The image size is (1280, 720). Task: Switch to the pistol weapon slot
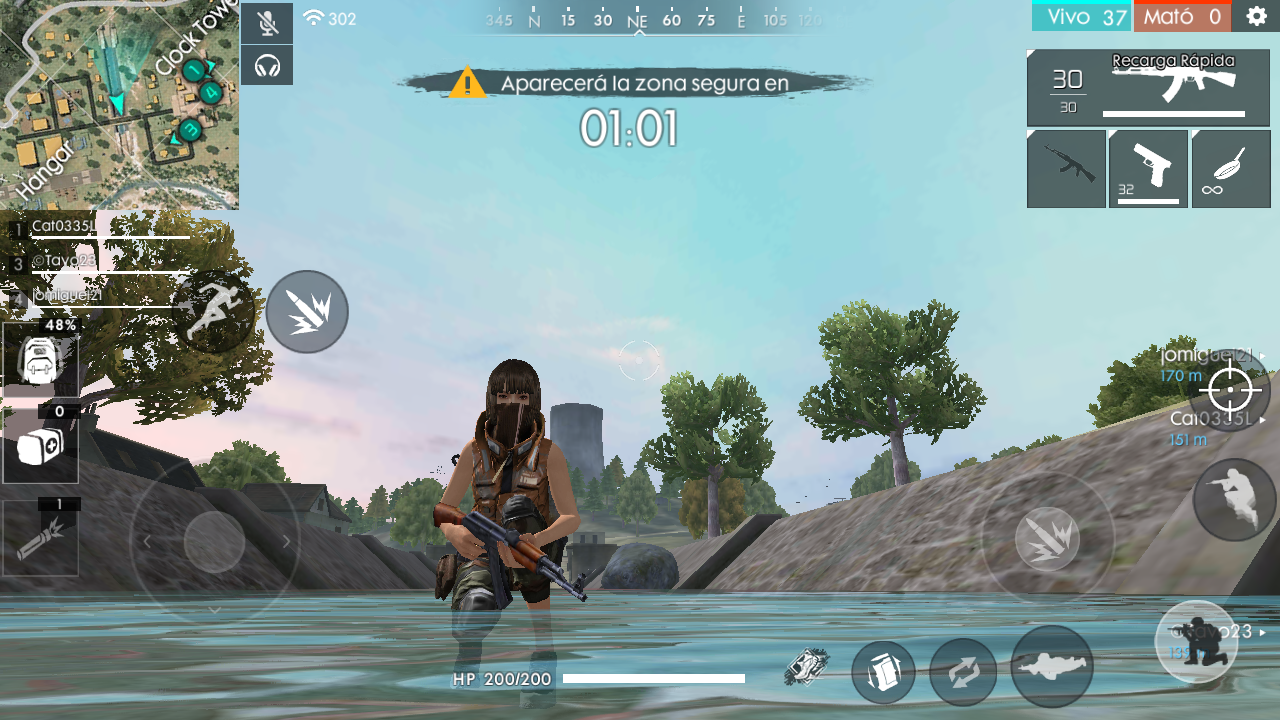point(1147,168)
